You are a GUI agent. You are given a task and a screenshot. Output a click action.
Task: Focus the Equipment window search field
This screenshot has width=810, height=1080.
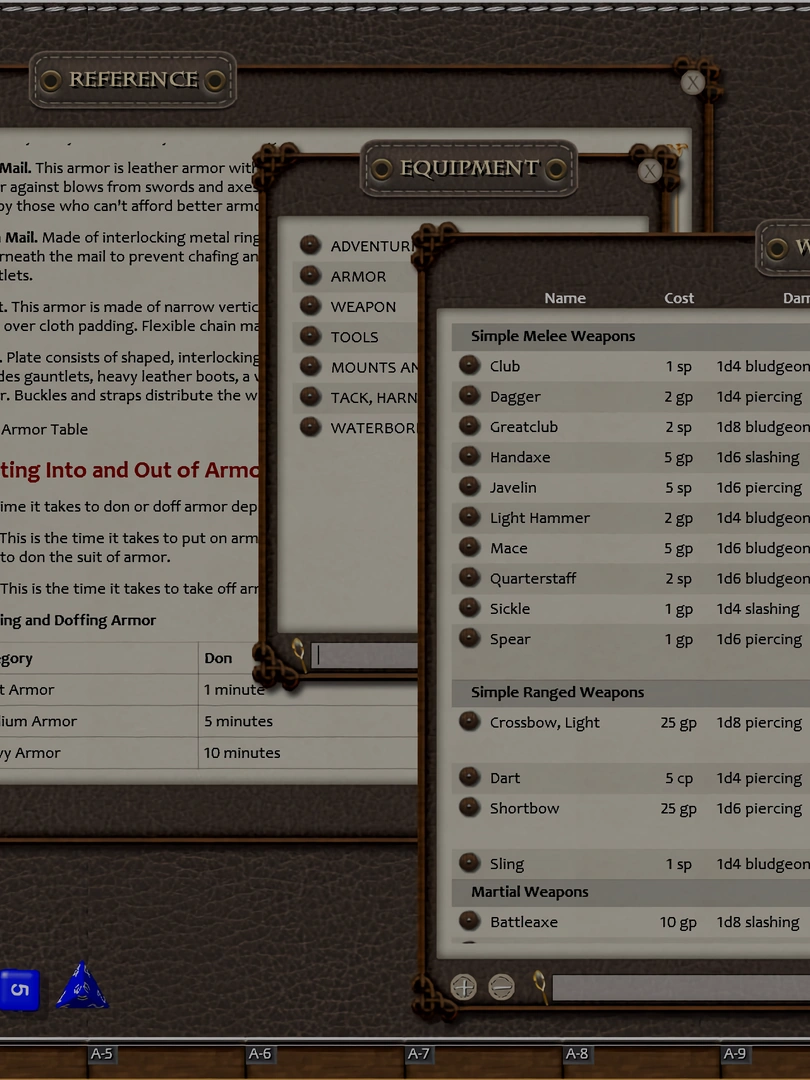pyautogui.click(x=365, y=656)
